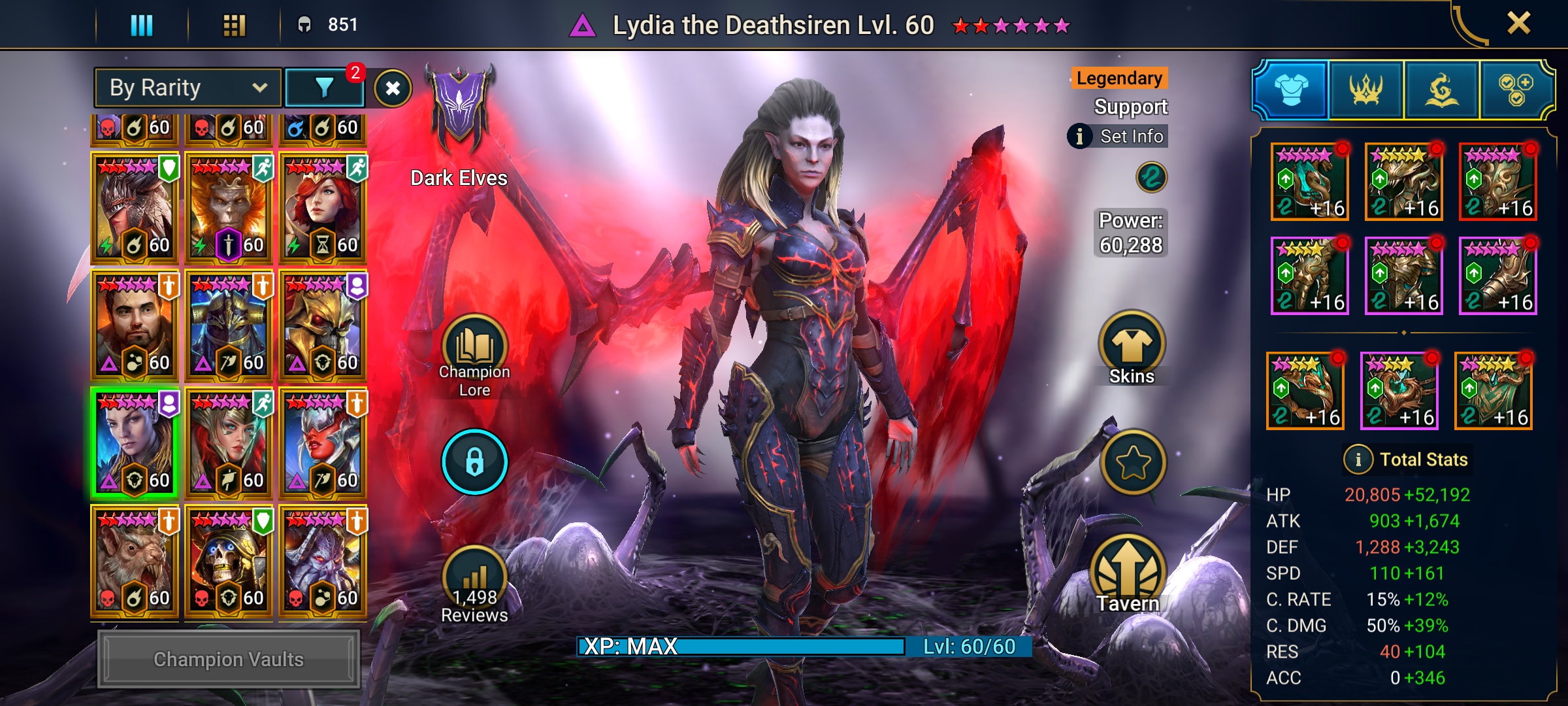Switch to the equipment armor tab
This screenshot has width=1568, height=706.
click(1291, 90)
